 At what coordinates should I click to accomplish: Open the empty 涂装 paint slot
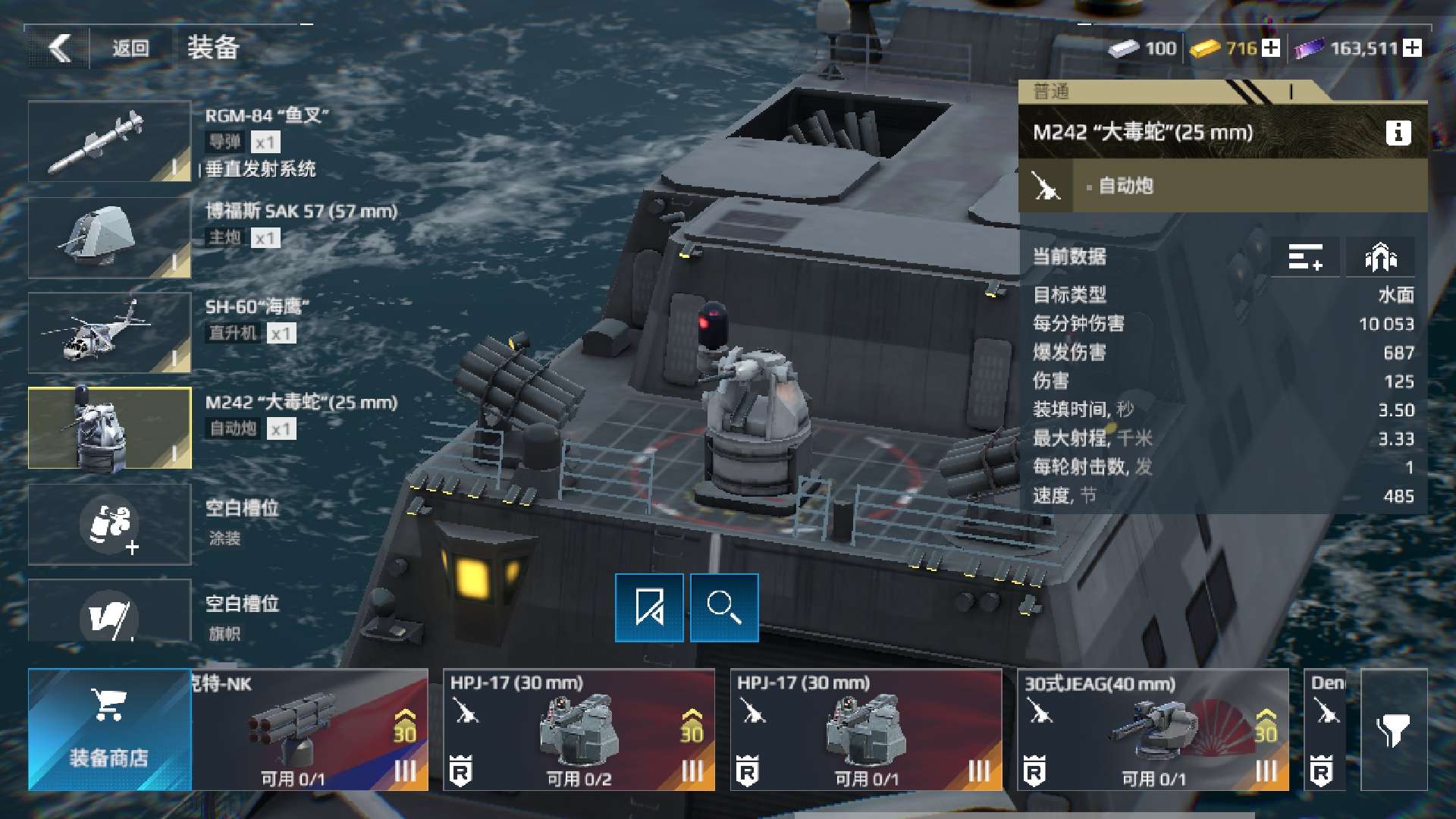pyautogui.click(x=110, y=524)
